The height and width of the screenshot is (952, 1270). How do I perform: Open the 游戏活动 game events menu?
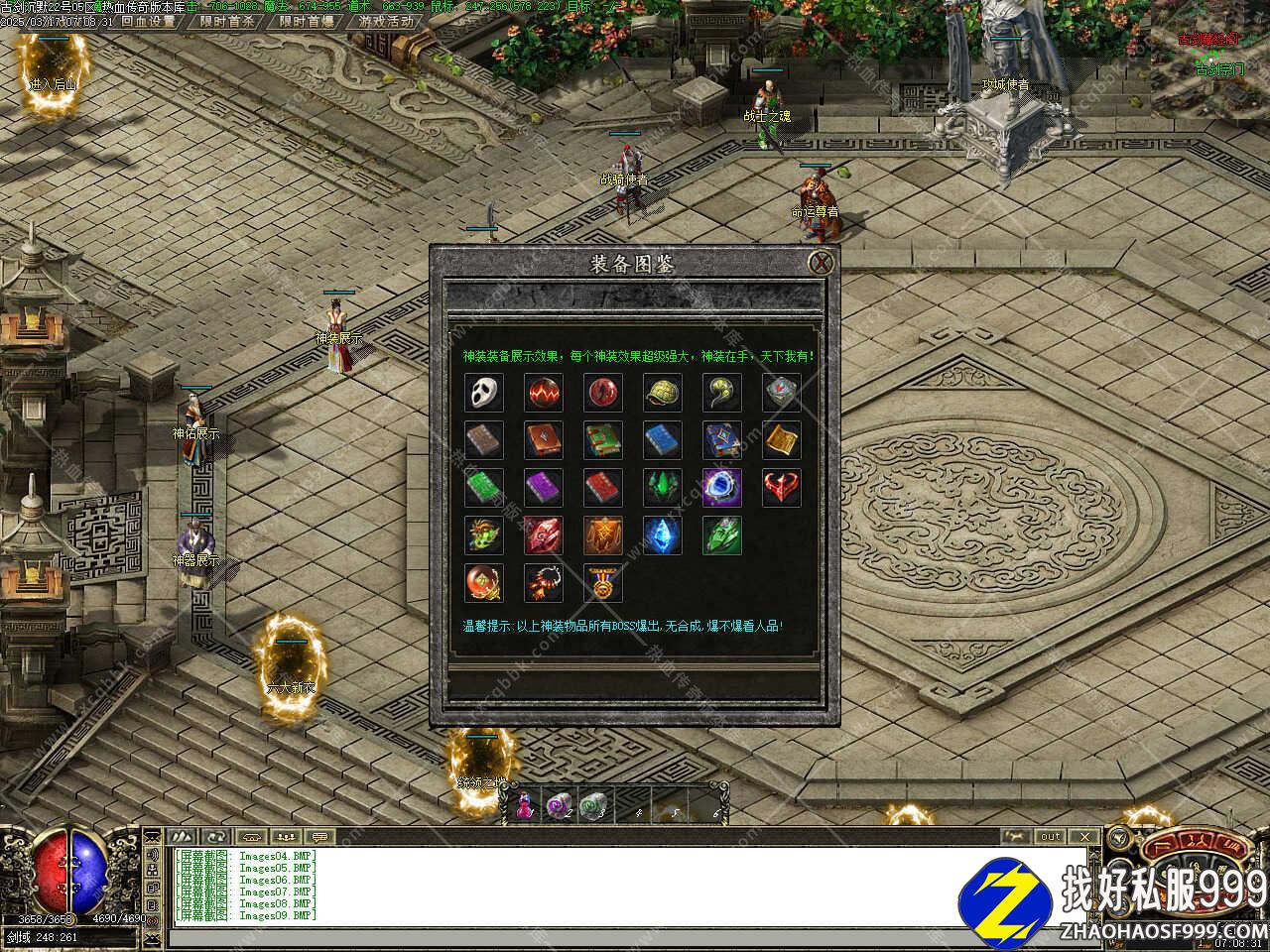point(386,21)
